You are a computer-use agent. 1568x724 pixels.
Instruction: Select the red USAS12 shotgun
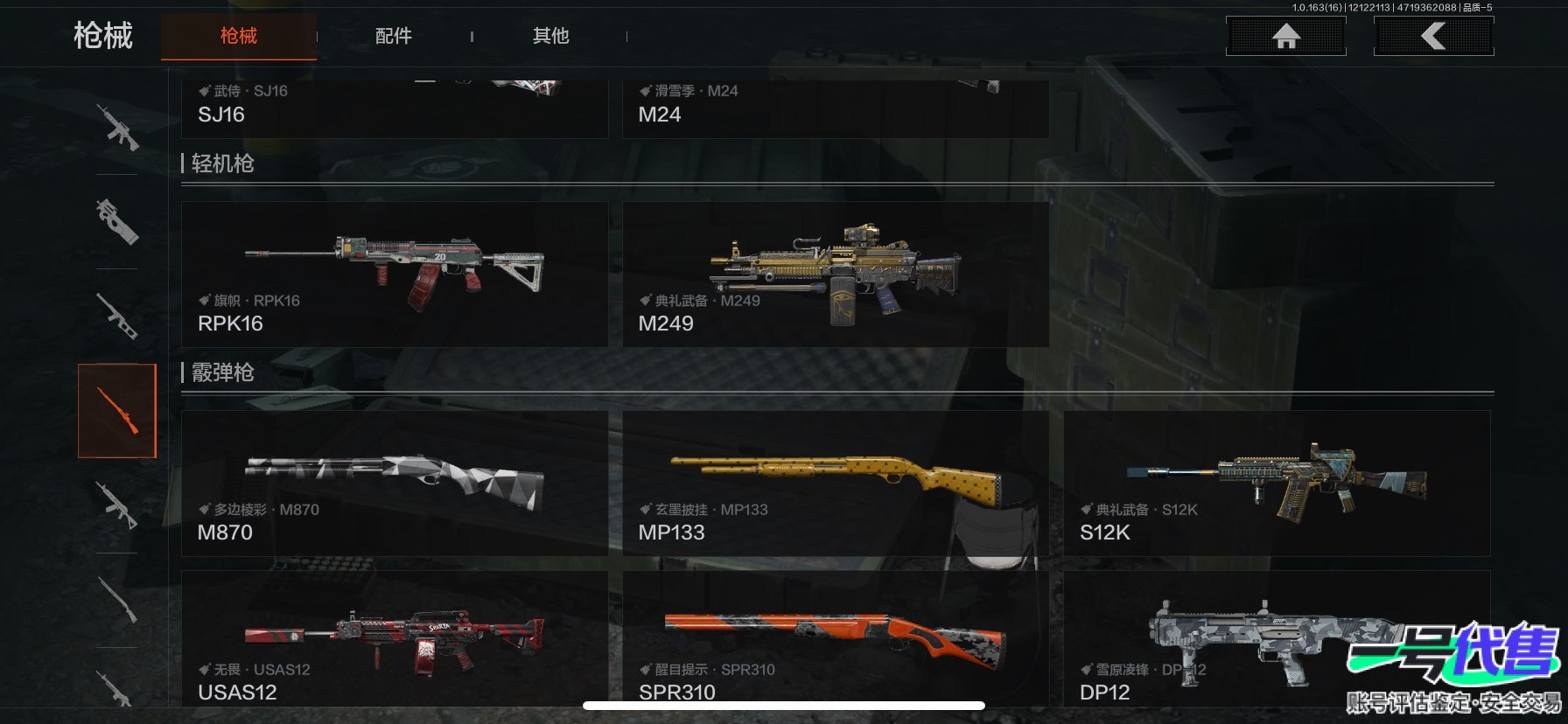point(394,639)
